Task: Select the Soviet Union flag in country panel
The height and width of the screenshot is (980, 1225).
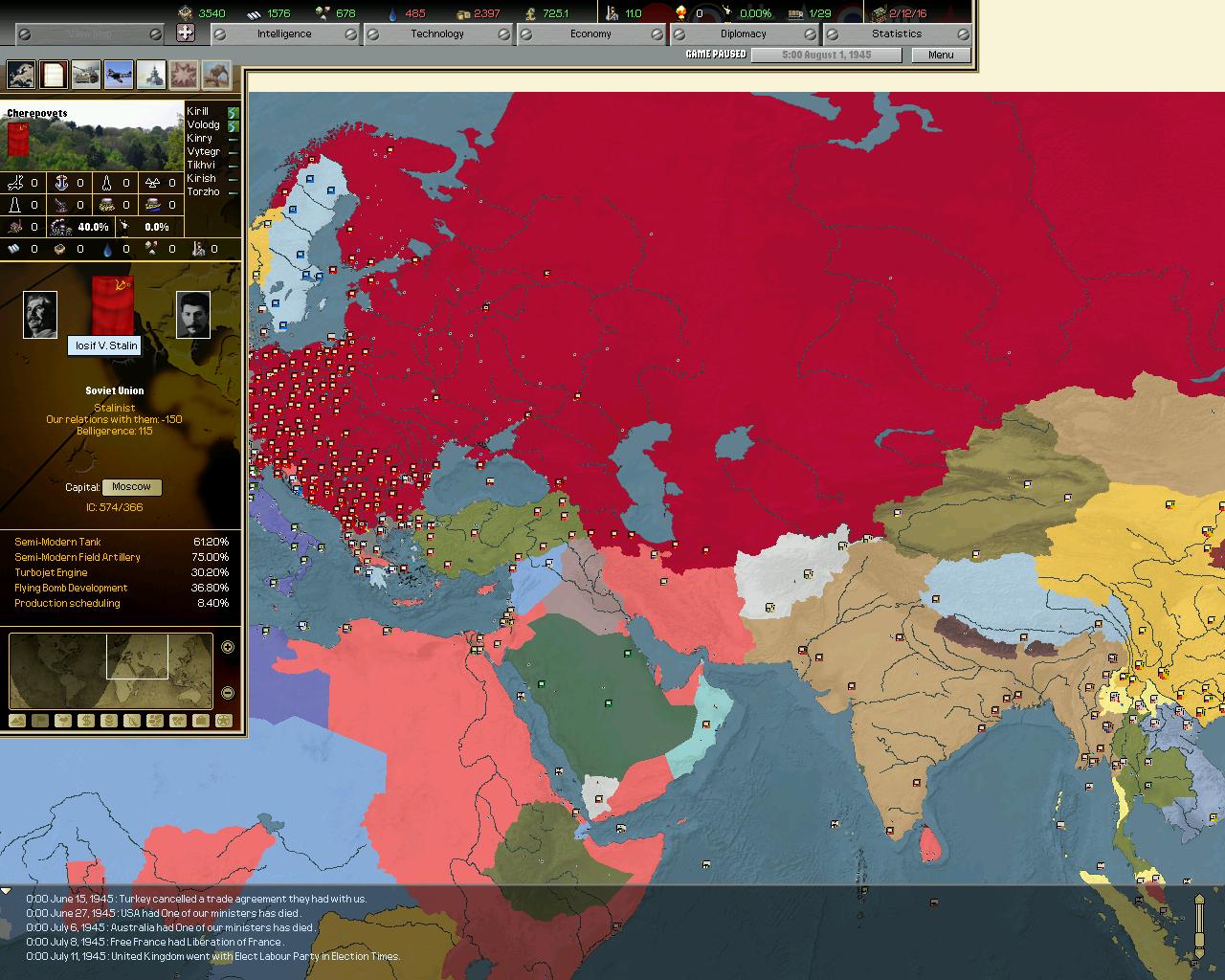Action: pos(113,301)
